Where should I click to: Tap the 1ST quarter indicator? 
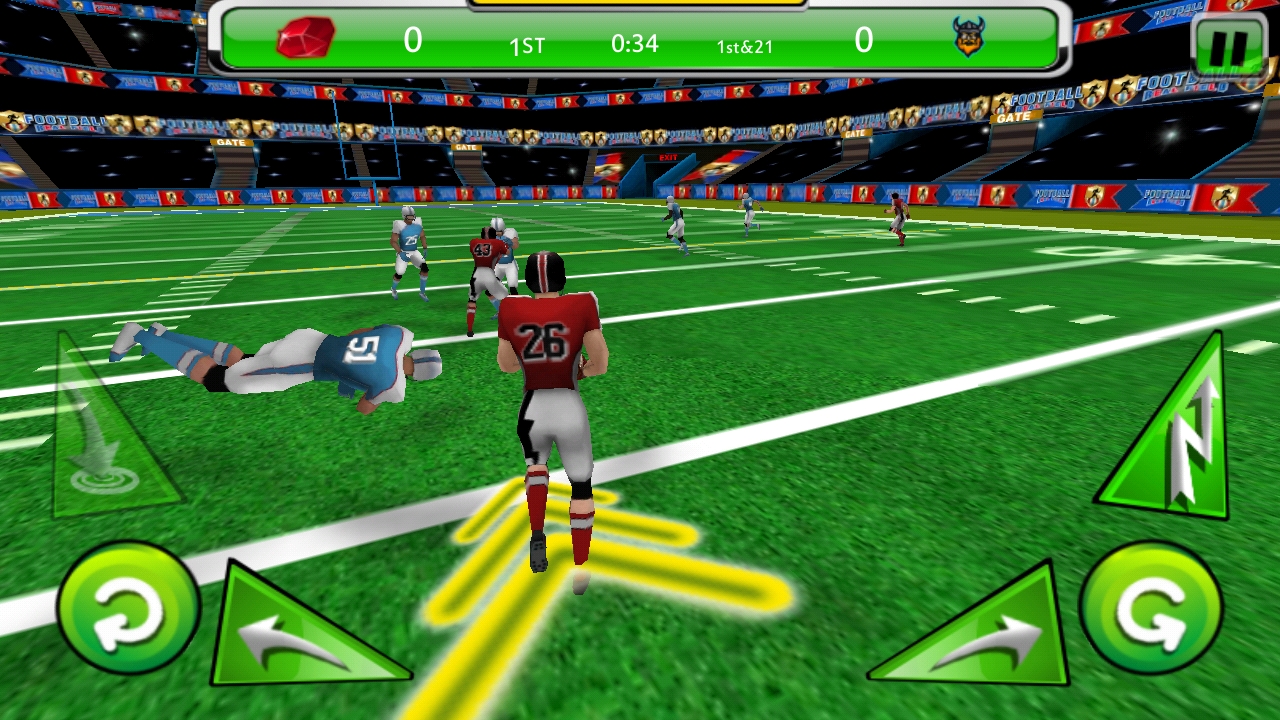[527, 44]
